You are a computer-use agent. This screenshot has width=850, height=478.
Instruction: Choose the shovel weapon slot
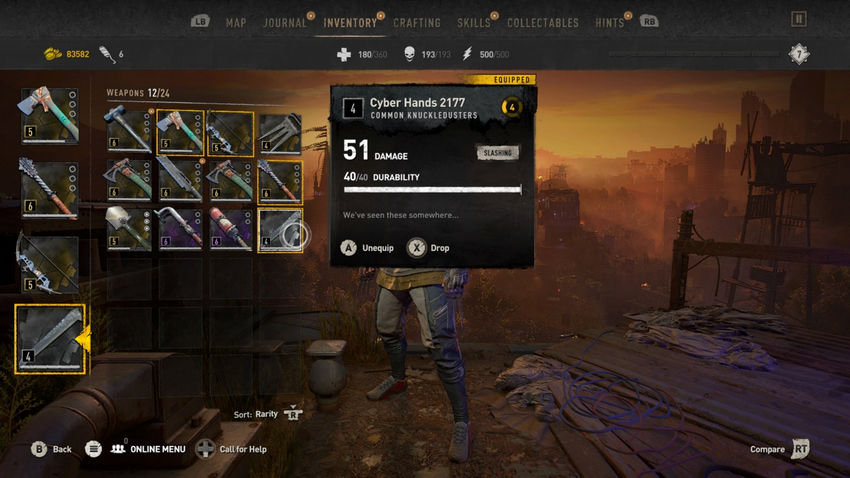[x=129, y=228]
